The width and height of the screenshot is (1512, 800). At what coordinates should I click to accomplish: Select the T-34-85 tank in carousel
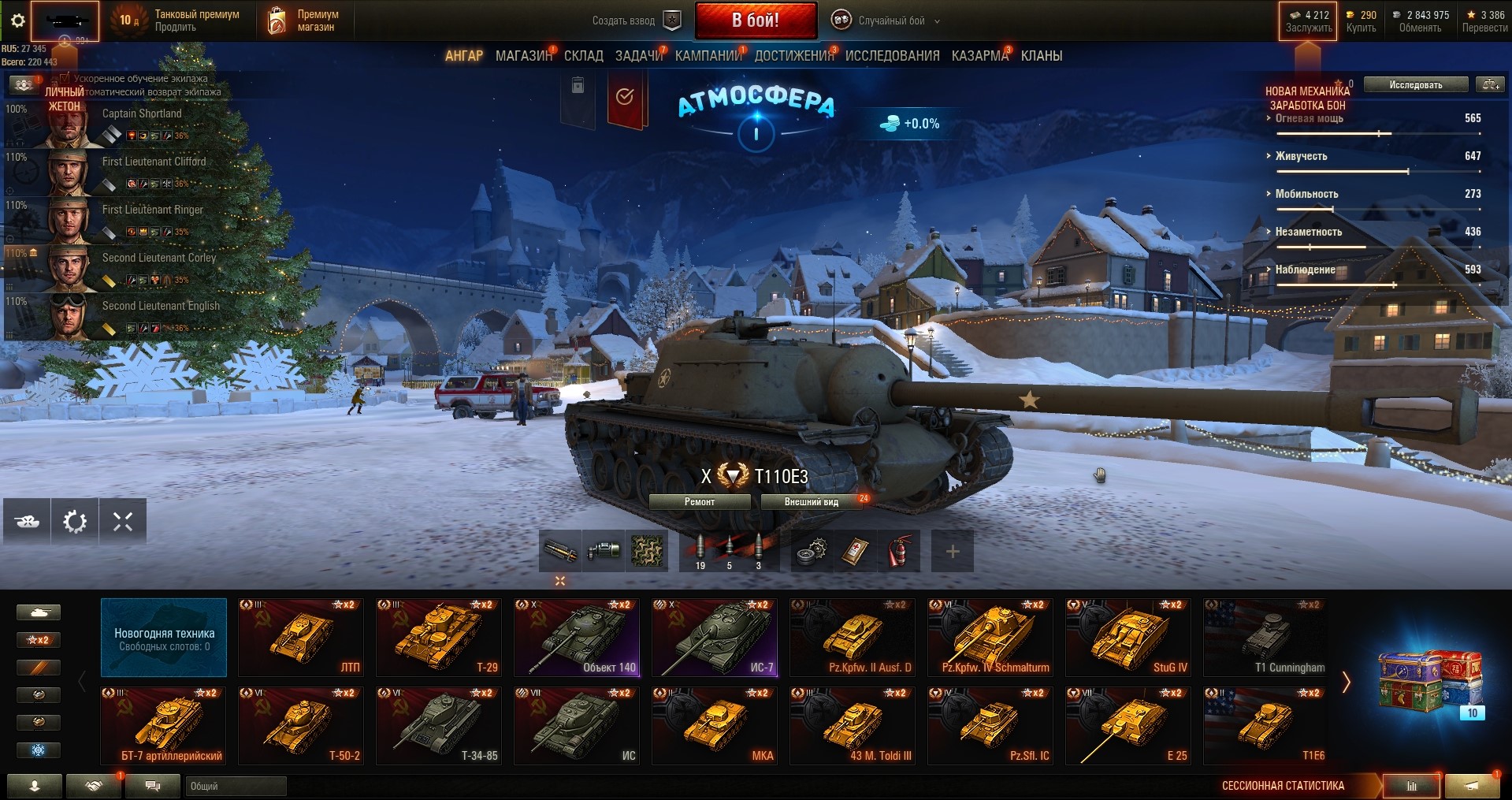pyautogui.click(x=438, y=725)
